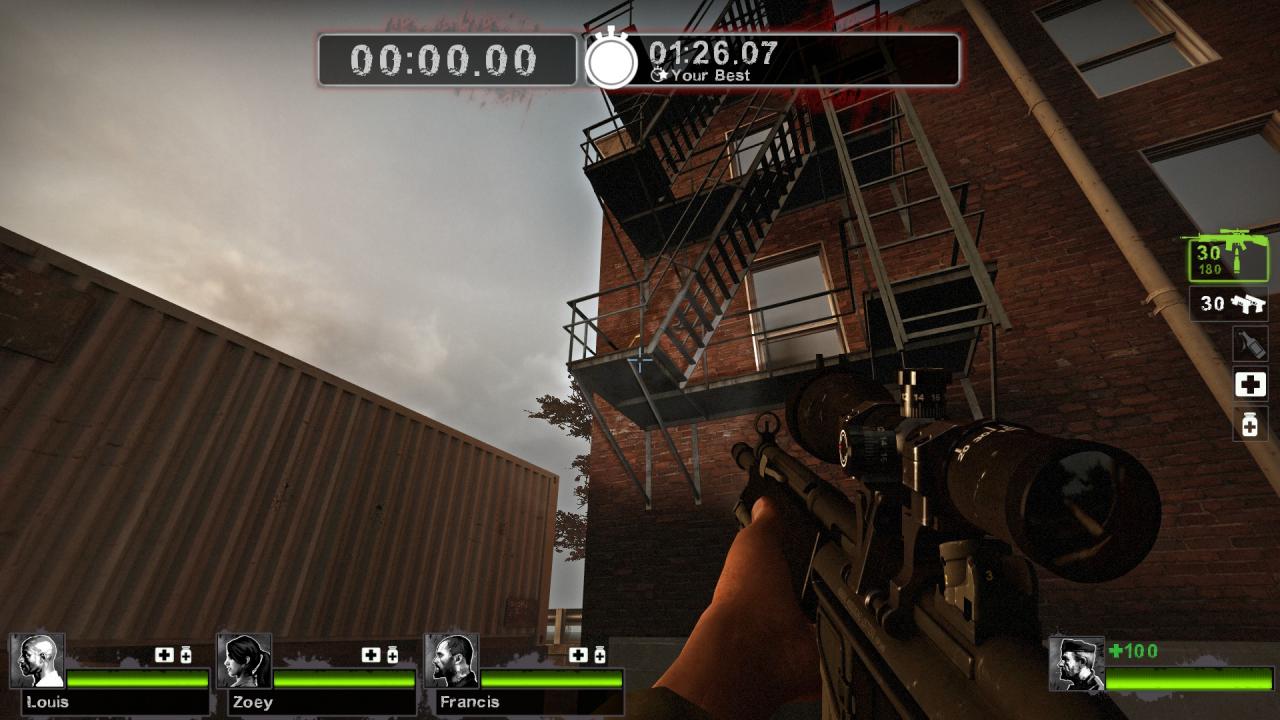Select the first aid kit slot
The height and width of the screenshot is (720, 1280).
(x=1250, y=384)
